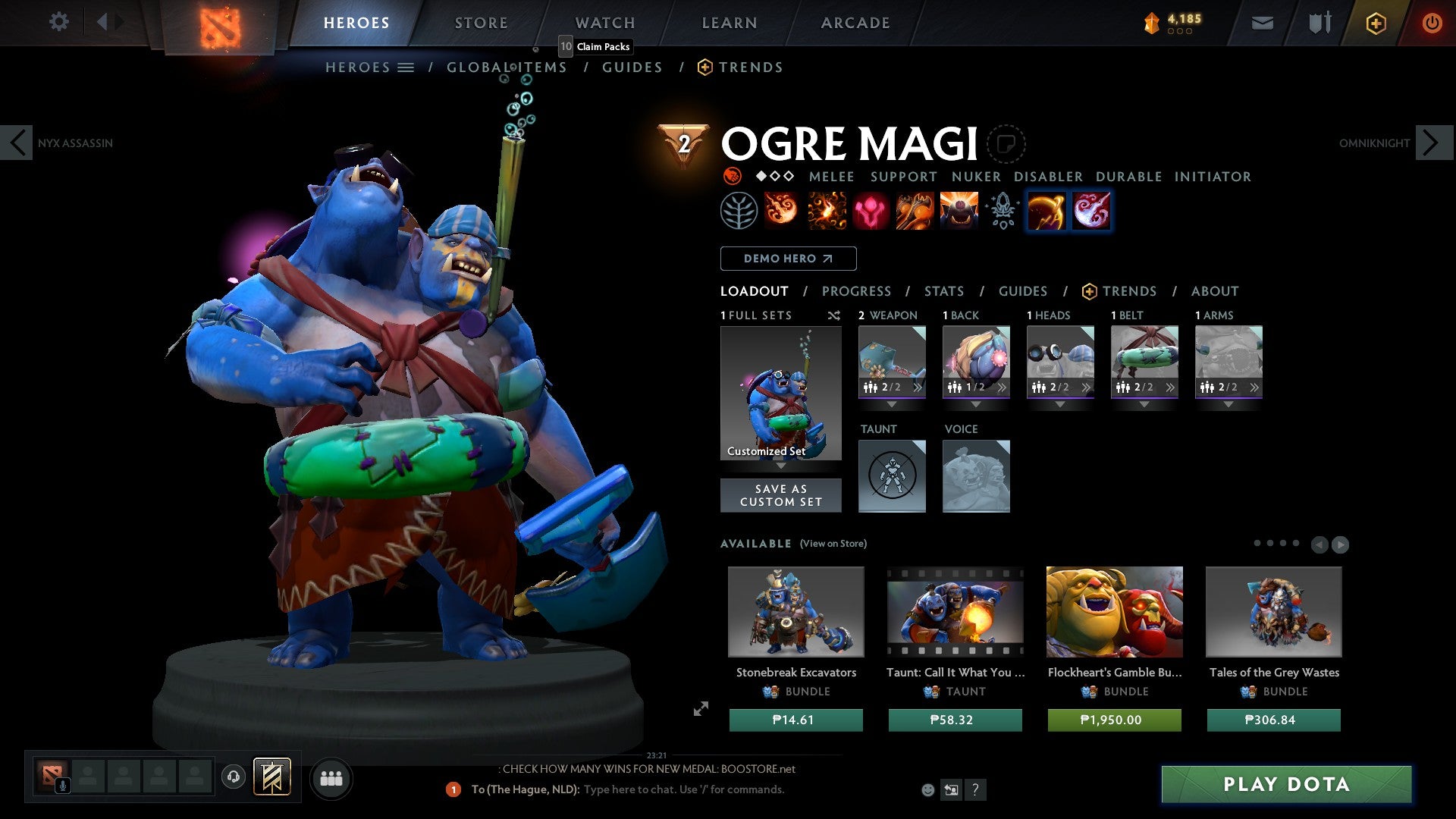The image size is (1456, 819).
Task: Expand the Heroes hamburger menu
Action: (406, 67)
